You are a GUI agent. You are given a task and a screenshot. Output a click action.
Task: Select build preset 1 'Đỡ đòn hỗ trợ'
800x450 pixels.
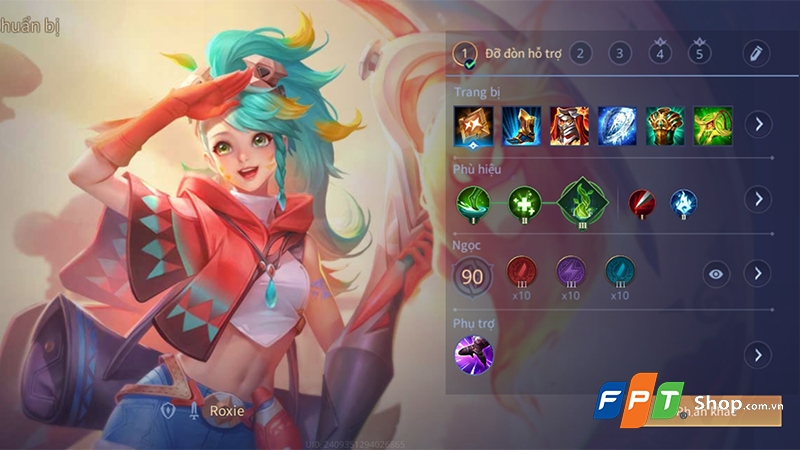click(x=465, y=53)
